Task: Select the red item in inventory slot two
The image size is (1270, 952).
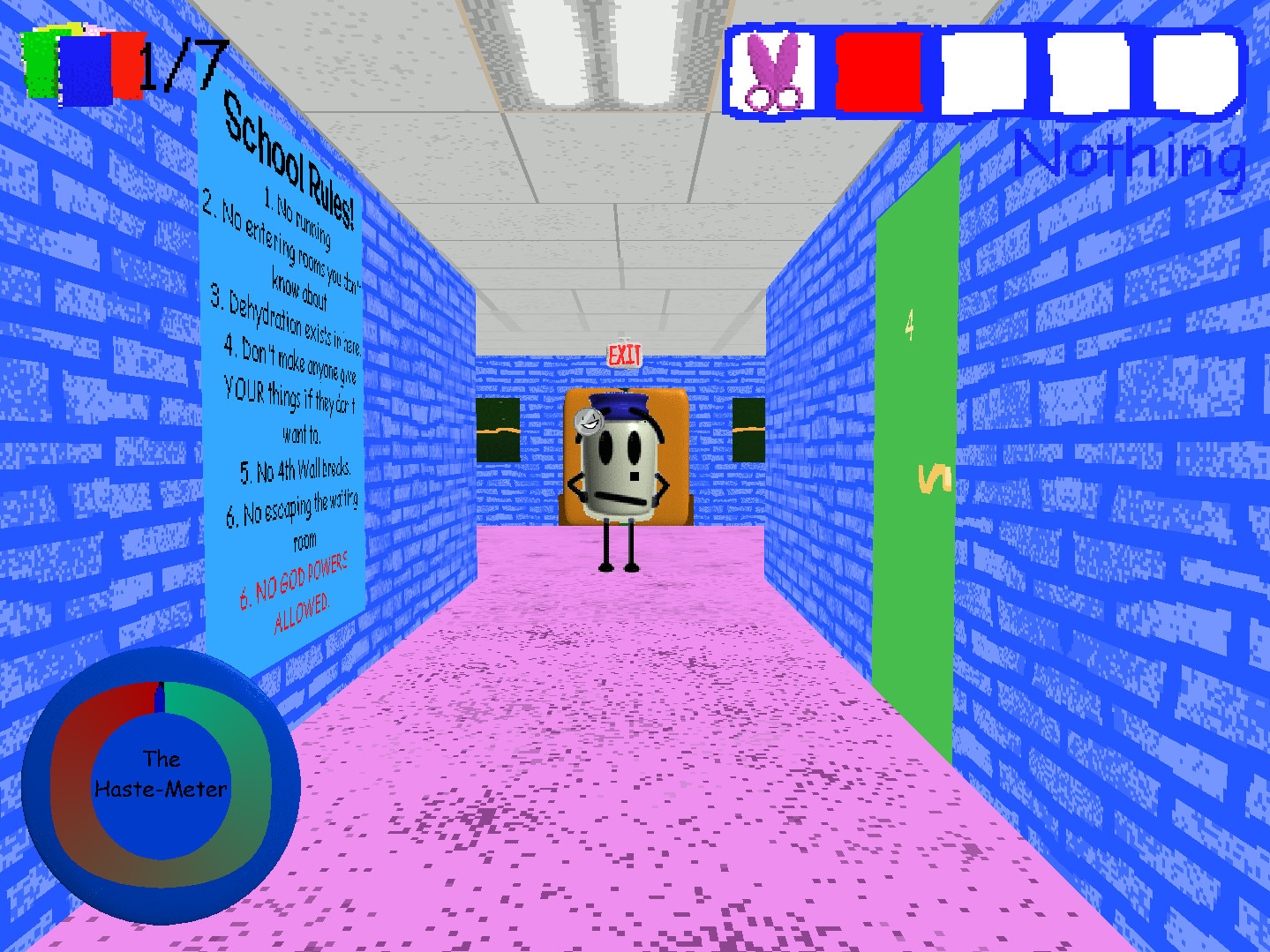Action: click(x=877, y=71)
